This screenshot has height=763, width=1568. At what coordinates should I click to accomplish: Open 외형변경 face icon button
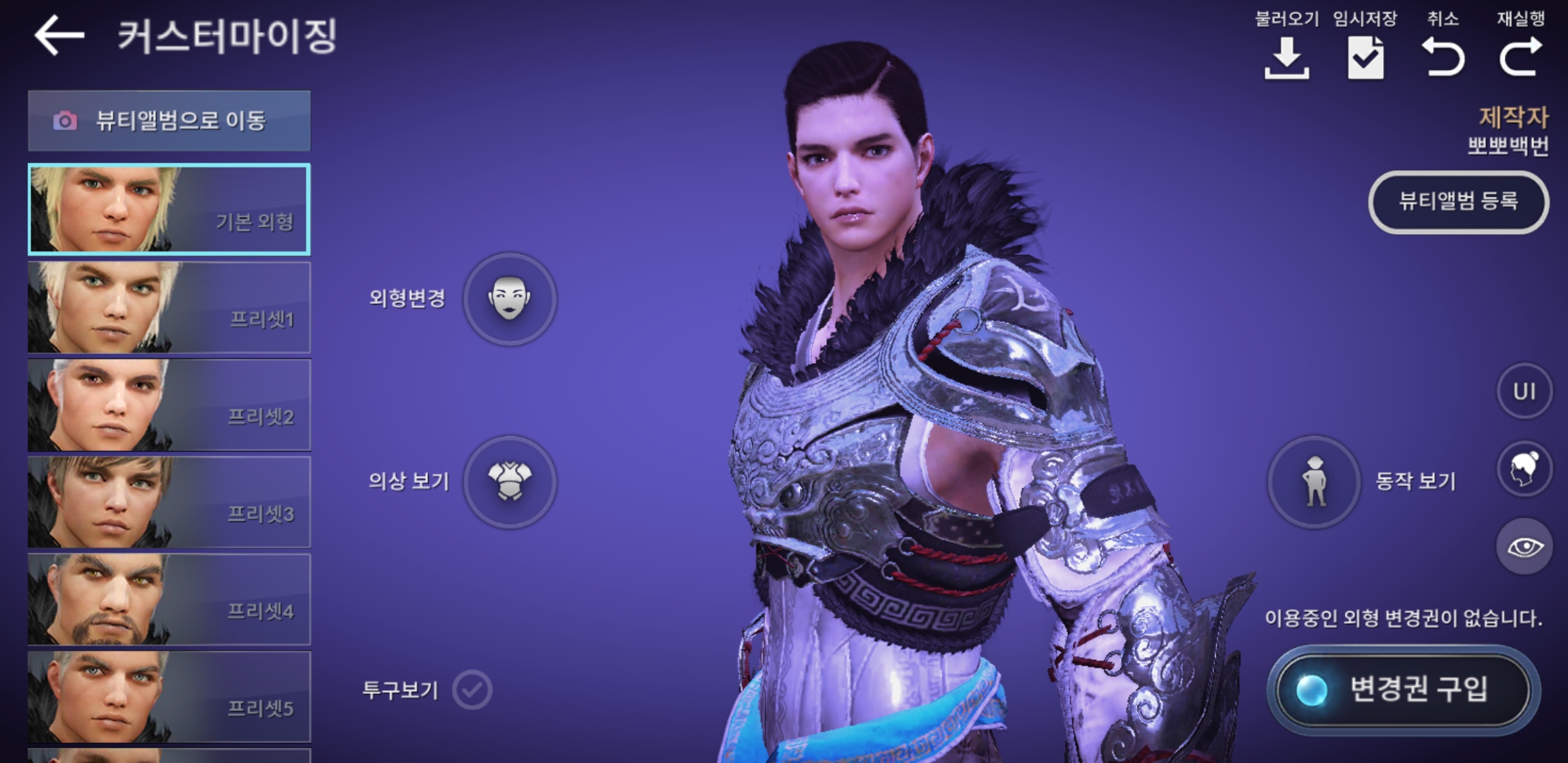tap(509, 299)
